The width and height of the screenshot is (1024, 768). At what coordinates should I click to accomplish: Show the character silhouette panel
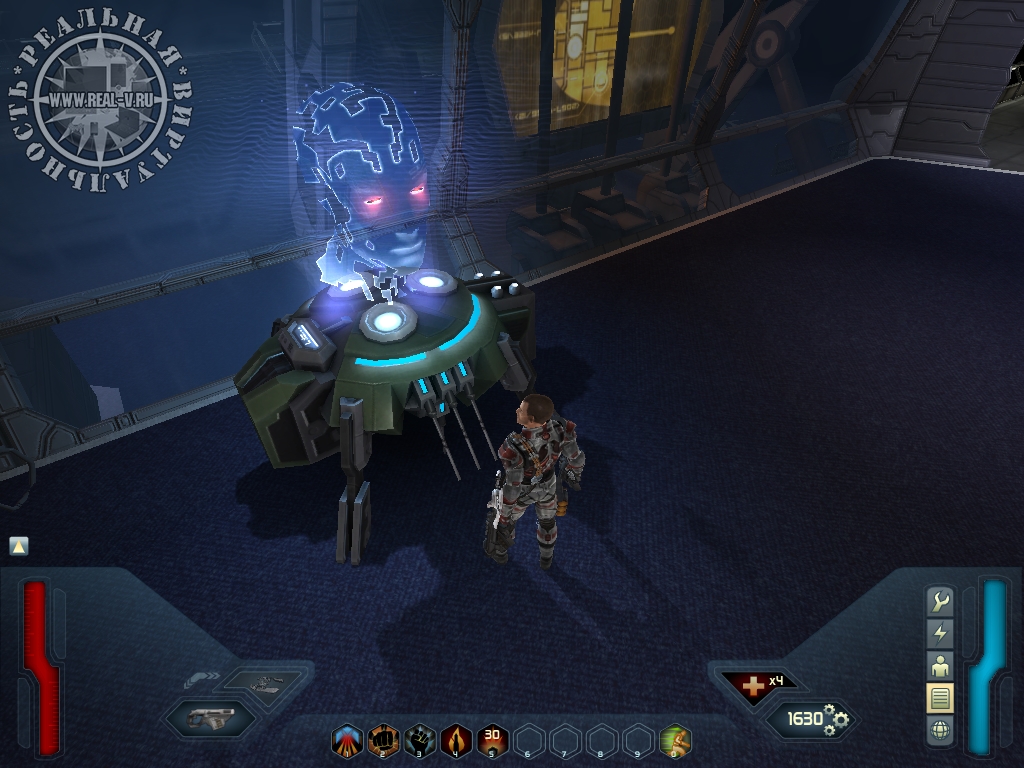point(940,665)
